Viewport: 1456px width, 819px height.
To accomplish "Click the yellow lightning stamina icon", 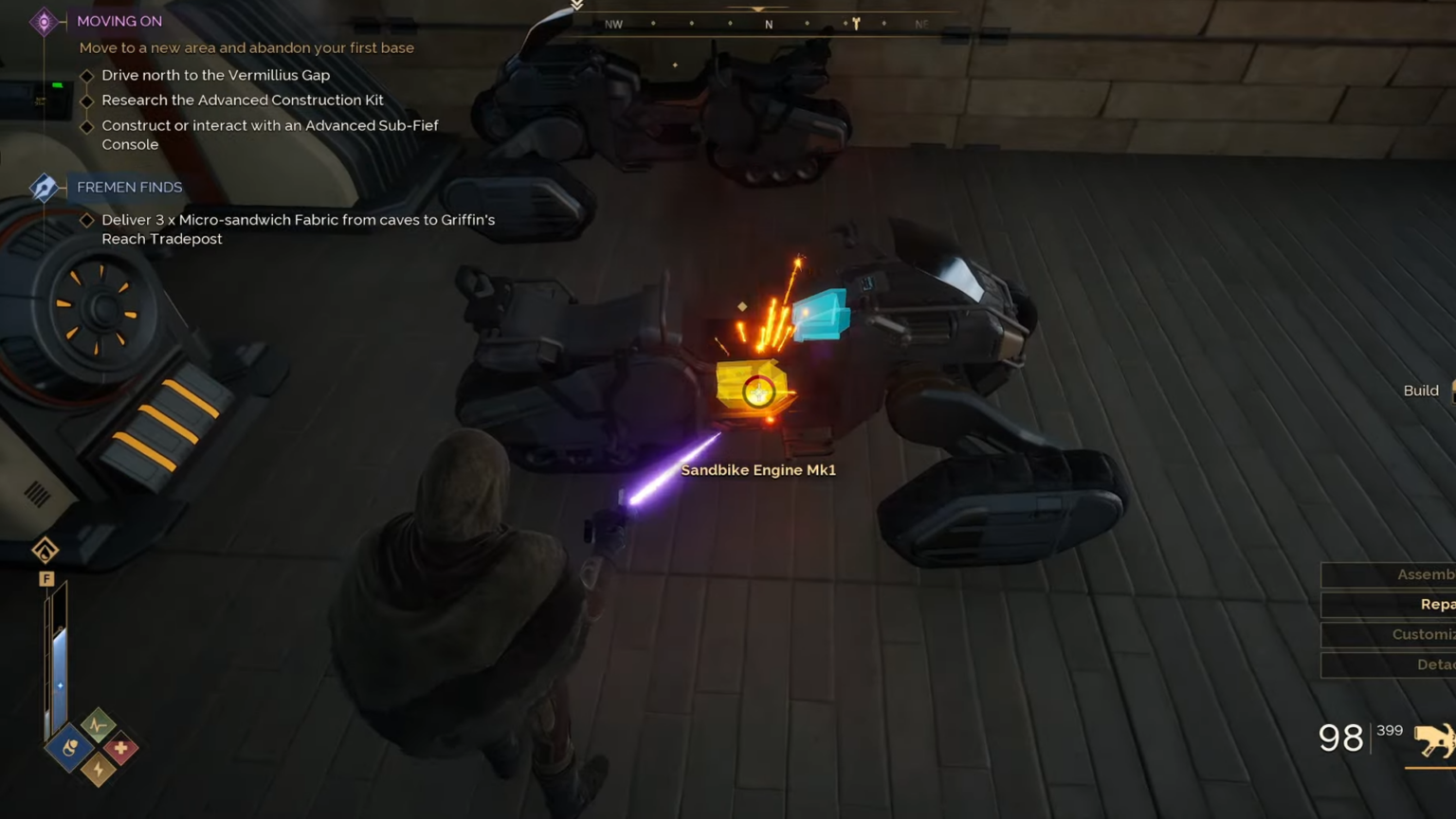I will [x=99, y=770].
